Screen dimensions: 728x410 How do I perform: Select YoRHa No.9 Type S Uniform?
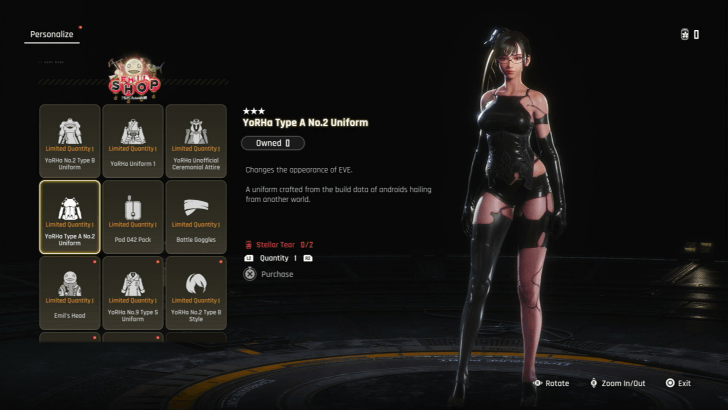click(x=133, y=293)
